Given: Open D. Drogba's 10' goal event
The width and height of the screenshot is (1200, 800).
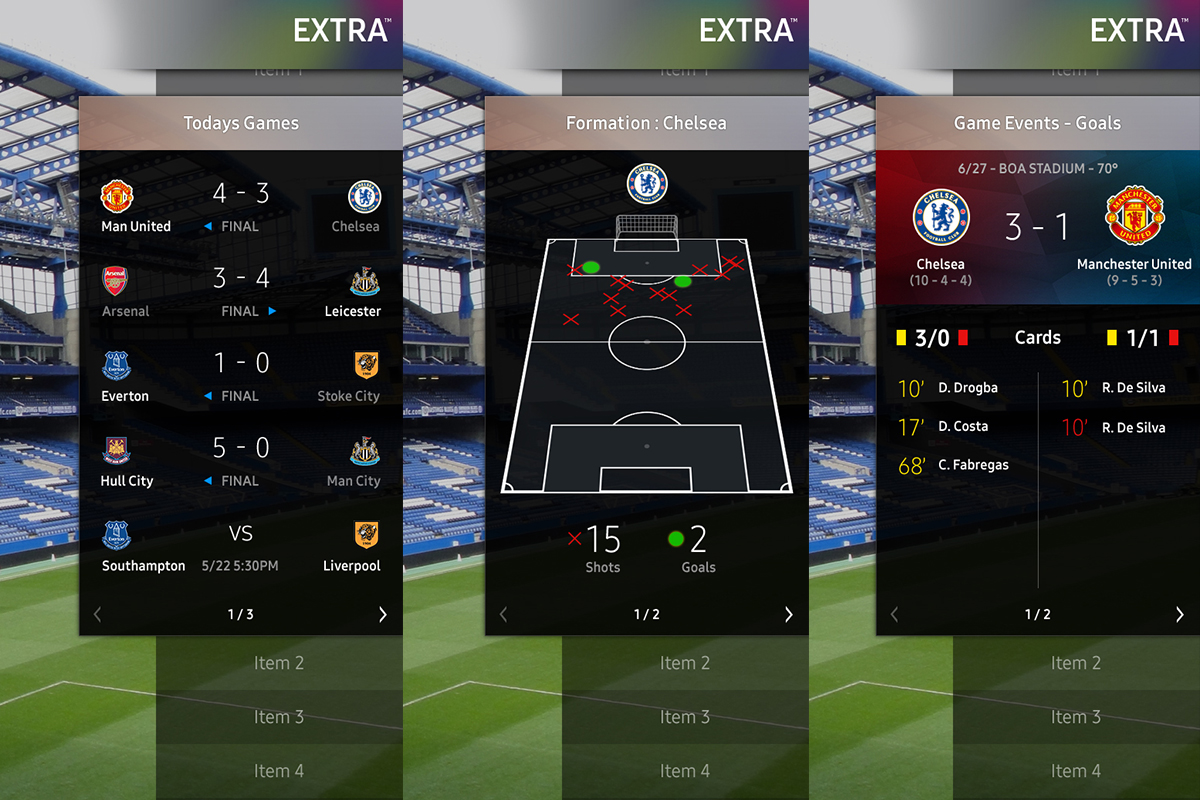Looking at the screenshot, I should (949, 388).
